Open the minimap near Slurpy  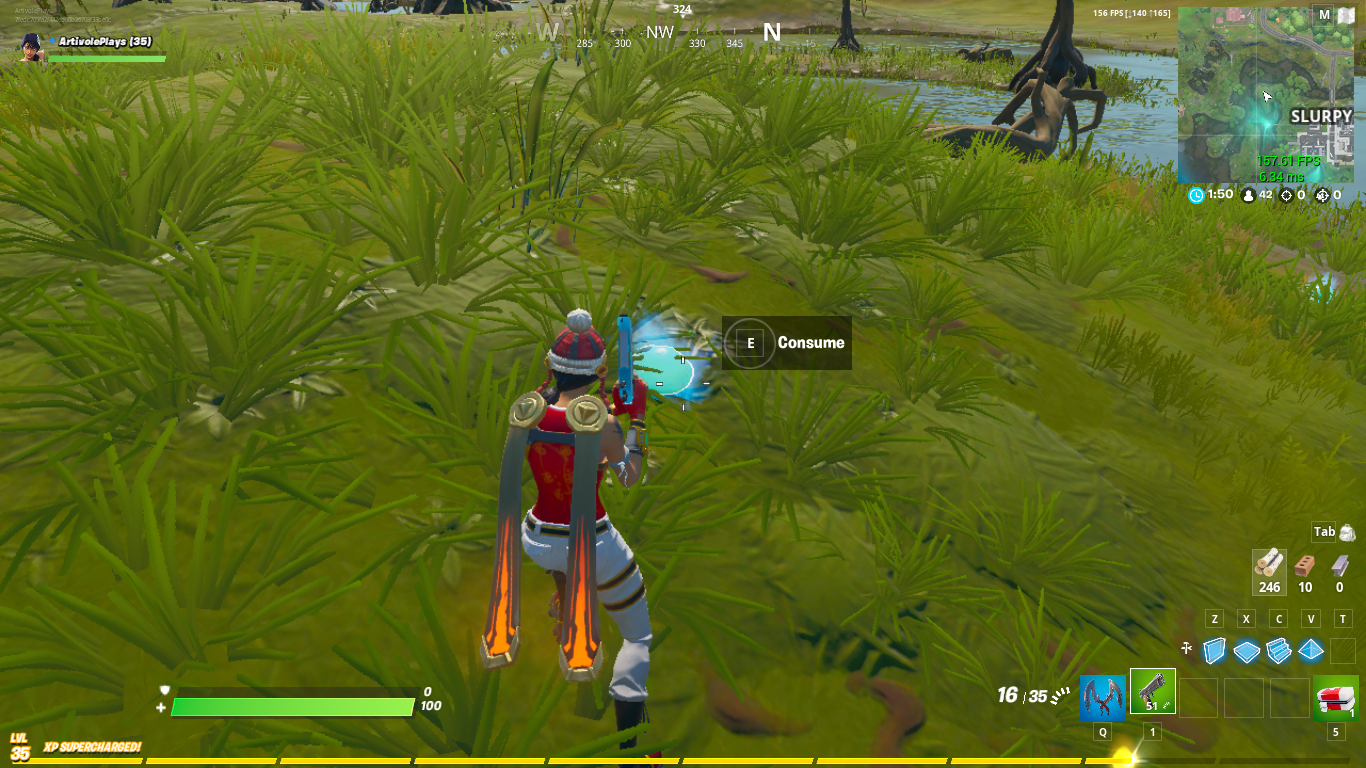[x=1265, y=96]
